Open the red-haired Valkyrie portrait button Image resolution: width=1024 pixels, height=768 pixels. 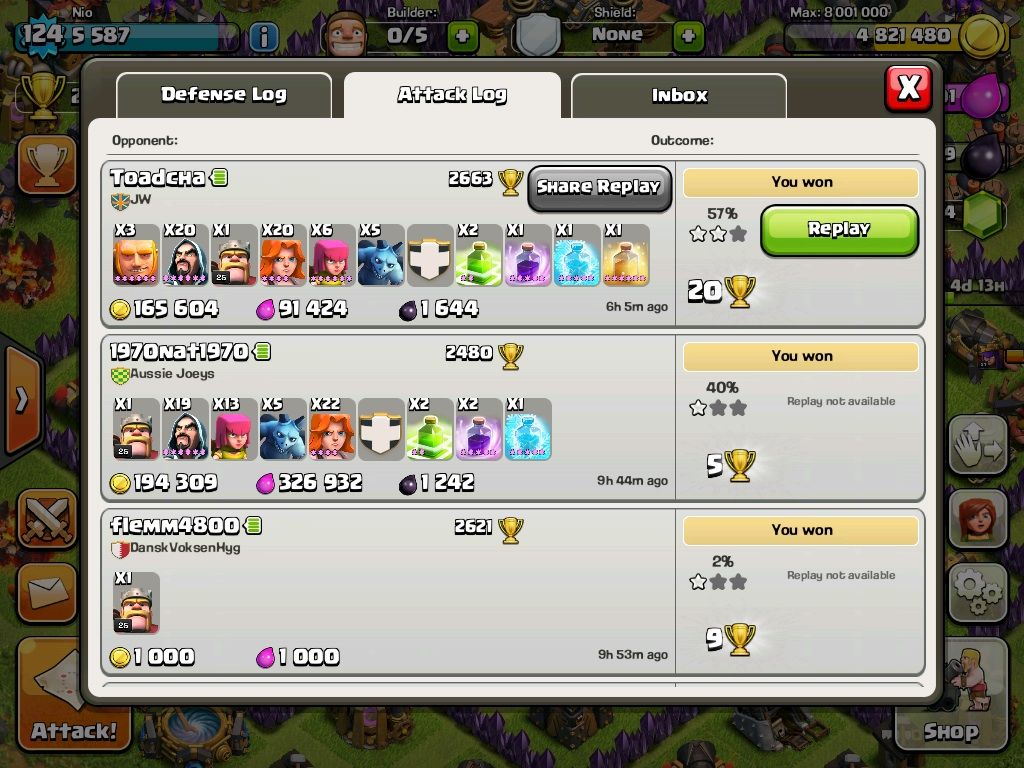[977, 518]
